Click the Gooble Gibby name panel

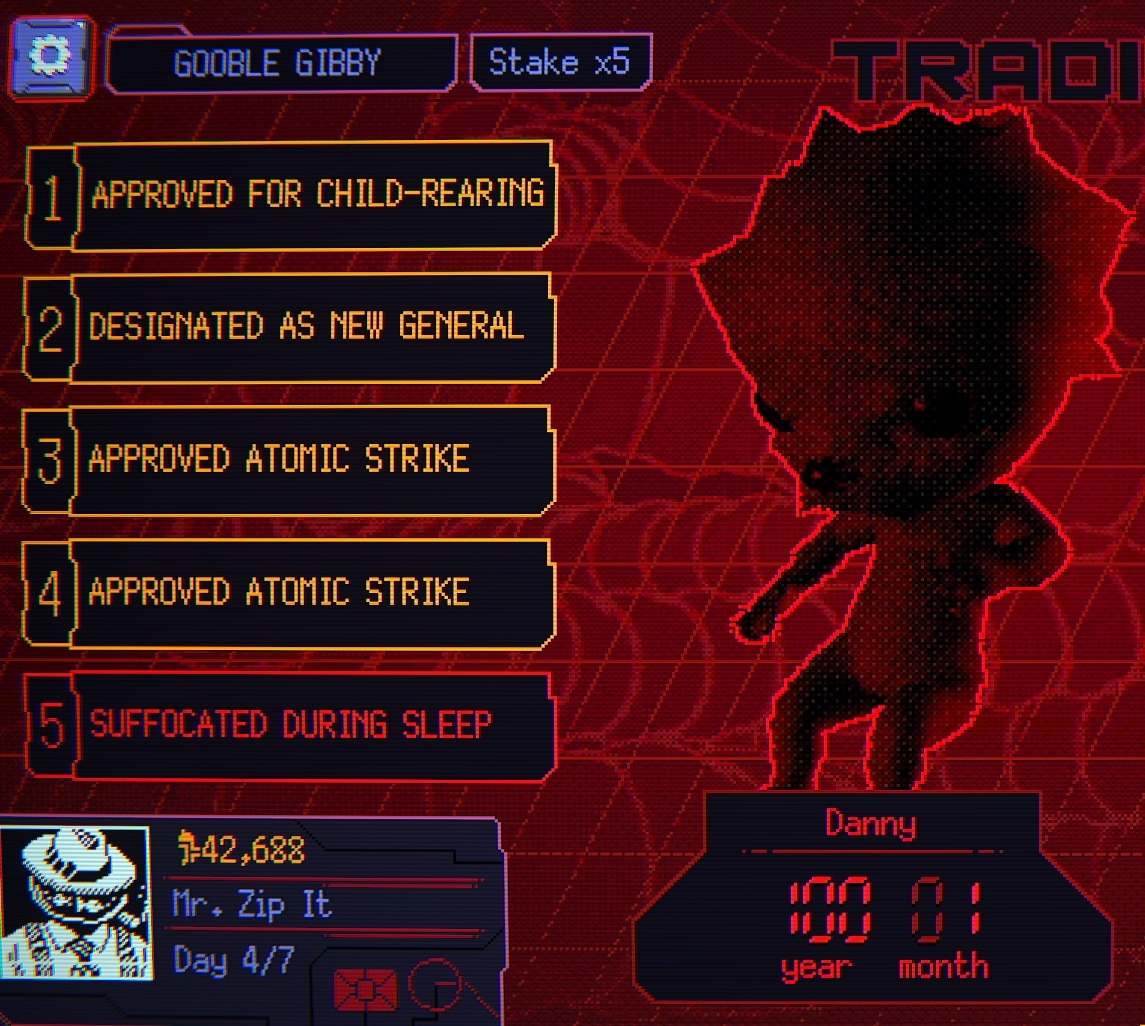coord(279,65)
